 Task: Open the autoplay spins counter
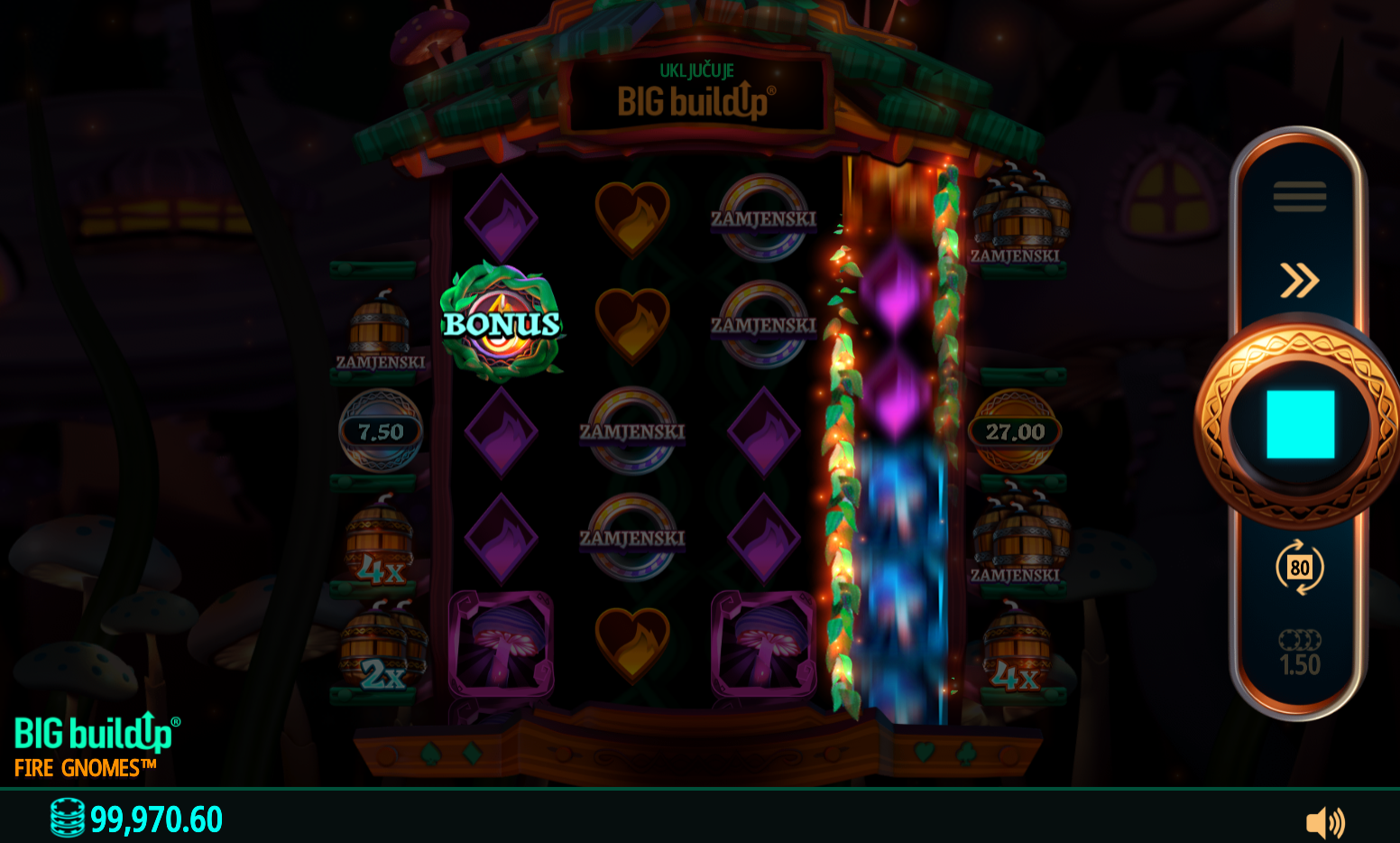pos(1299,568)
